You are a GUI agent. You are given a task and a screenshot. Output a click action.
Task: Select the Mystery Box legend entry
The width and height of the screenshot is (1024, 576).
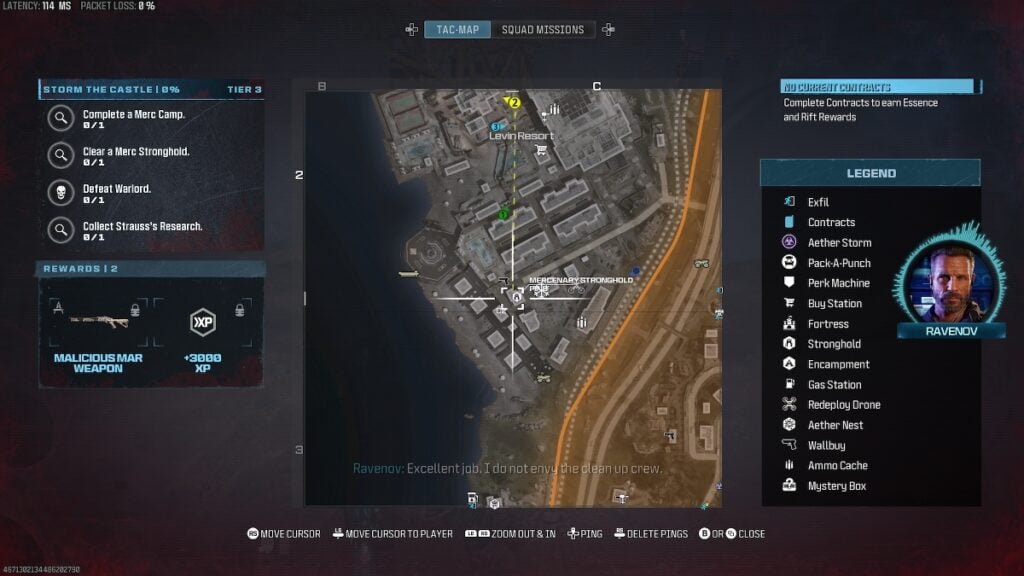[836, 486]
